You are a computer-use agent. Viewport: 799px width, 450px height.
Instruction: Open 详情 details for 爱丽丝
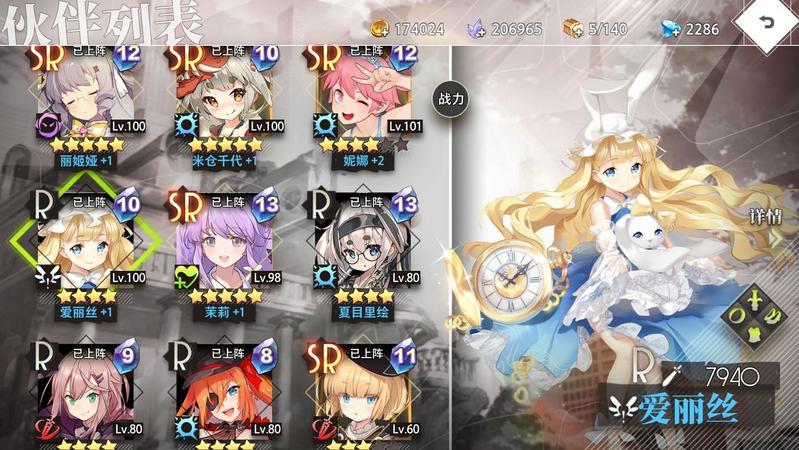(766, 215)
